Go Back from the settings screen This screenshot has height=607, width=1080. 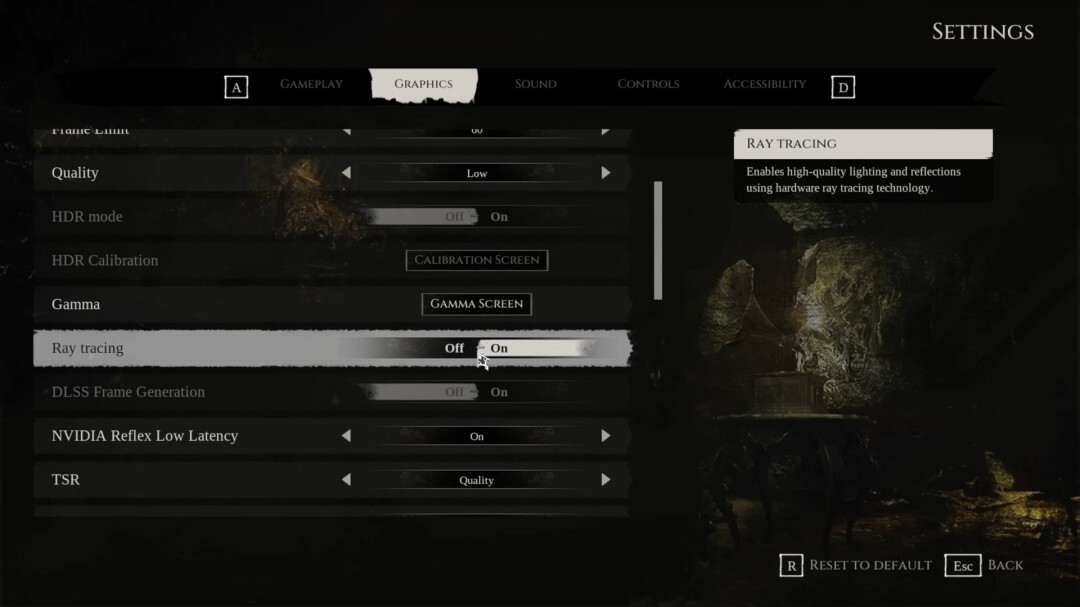coord(1004,565)
